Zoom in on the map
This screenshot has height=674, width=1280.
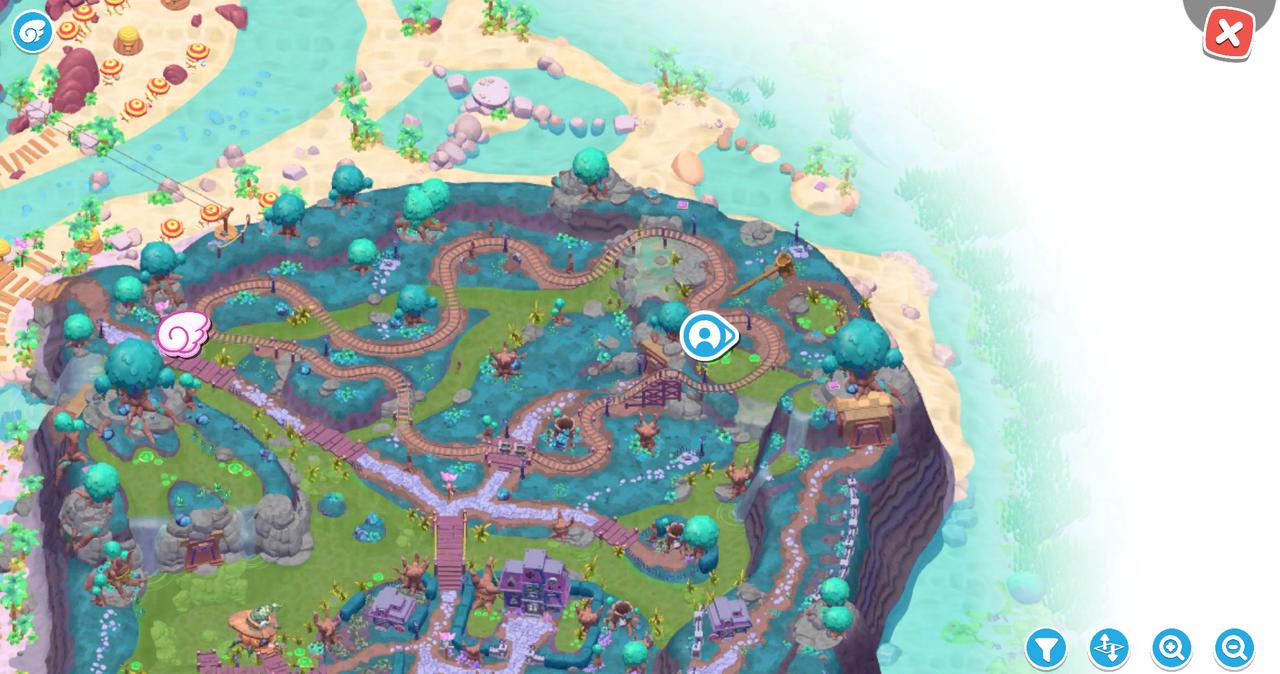1171,649
